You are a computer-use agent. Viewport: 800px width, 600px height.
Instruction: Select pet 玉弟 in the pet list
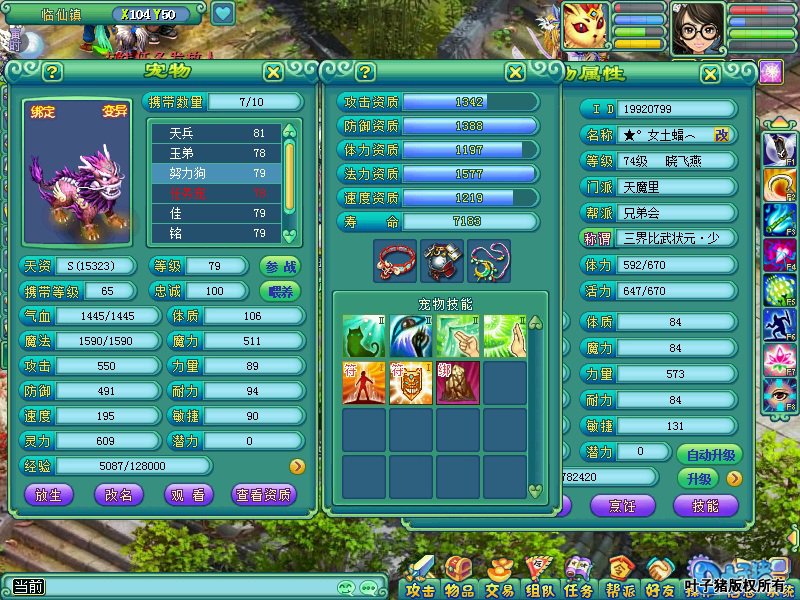(x=214, y=153)
